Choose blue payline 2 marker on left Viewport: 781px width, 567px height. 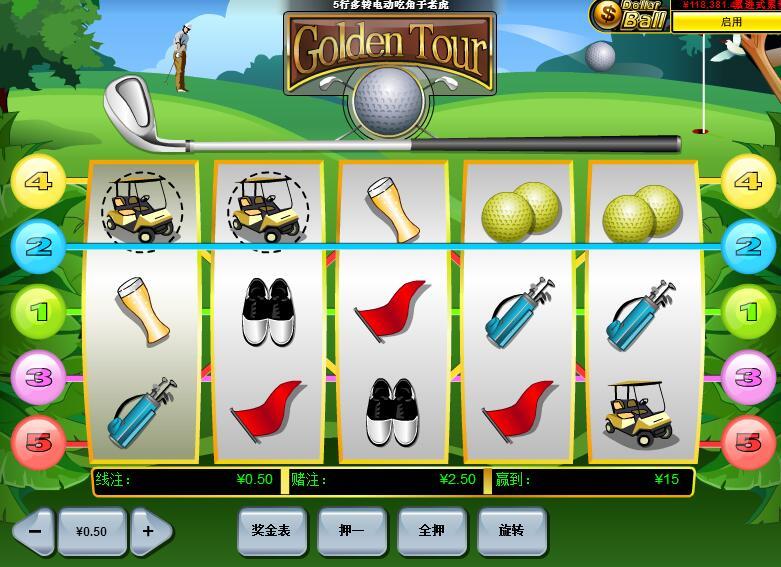tap(38, 245)
